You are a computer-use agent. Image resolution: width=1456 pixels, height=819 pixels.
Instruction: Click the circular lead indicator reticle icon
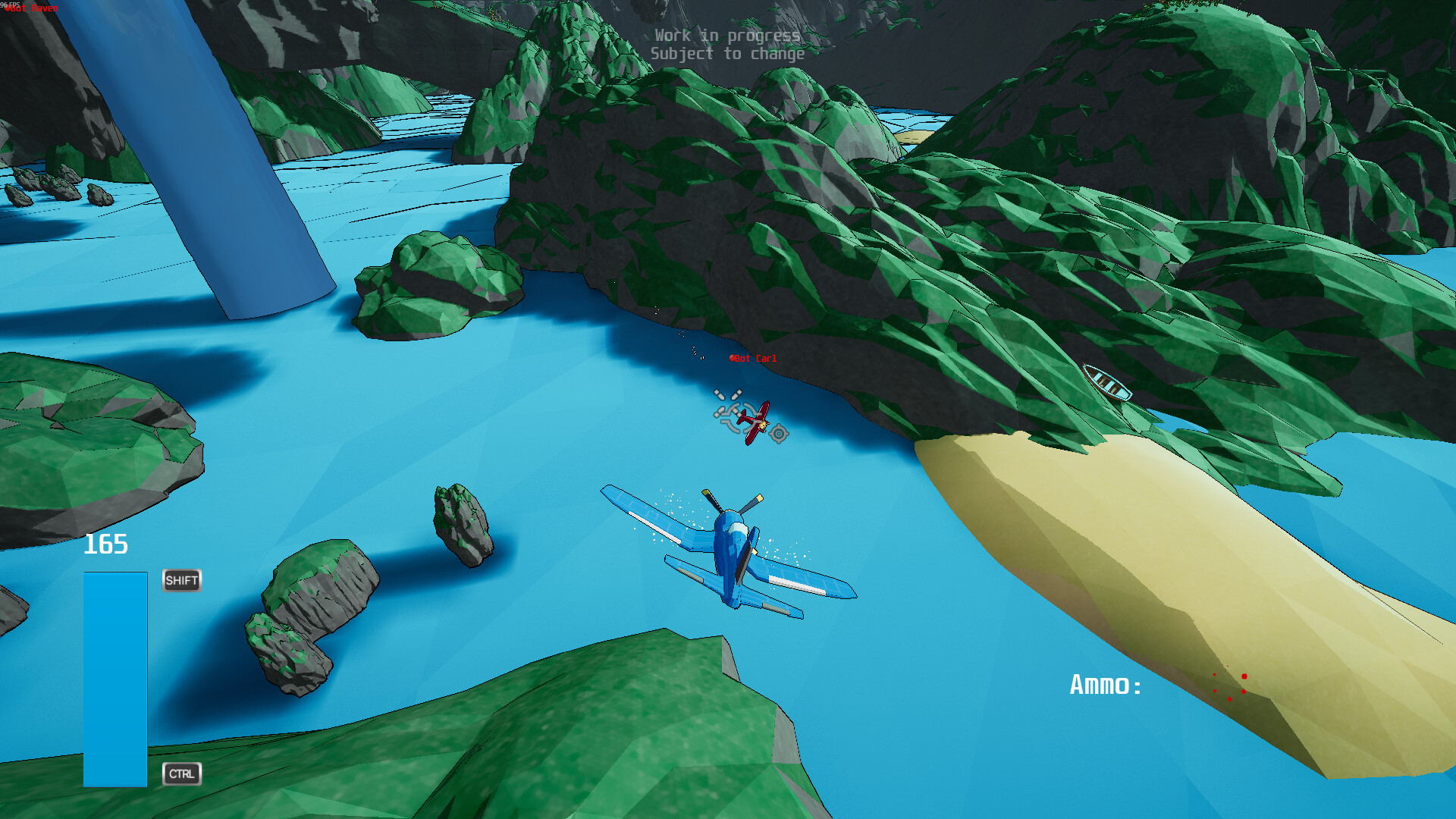coord(779,435)
